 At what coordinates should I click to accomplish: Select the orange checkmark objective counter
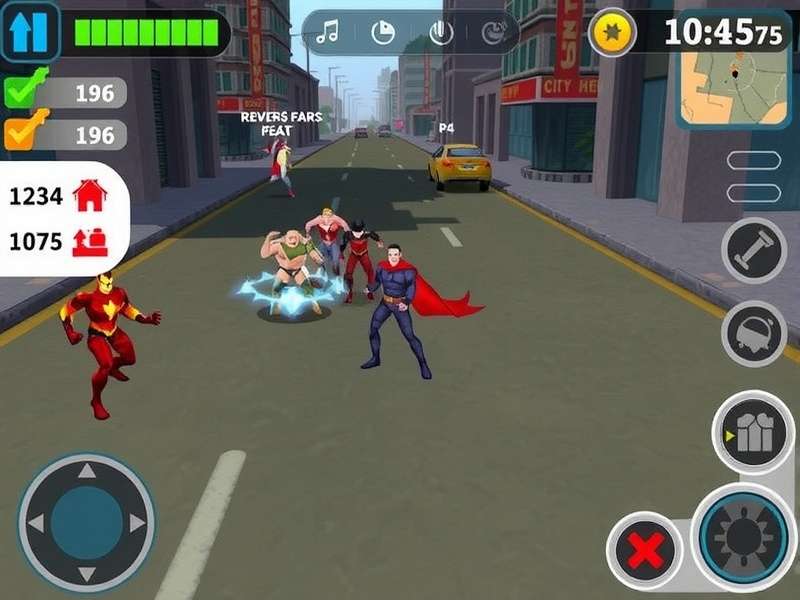pyautogui.click(x=25, y=132)
